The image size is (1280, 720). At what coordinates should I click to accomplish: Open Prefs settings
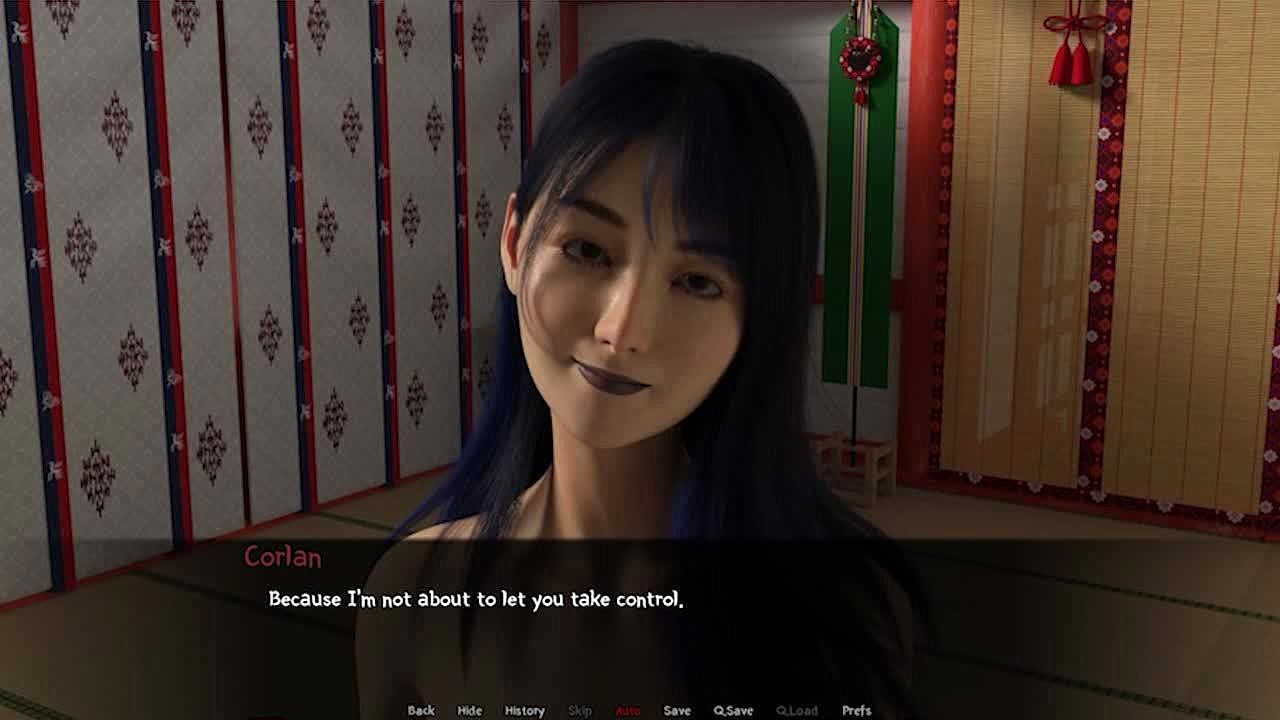856,710
